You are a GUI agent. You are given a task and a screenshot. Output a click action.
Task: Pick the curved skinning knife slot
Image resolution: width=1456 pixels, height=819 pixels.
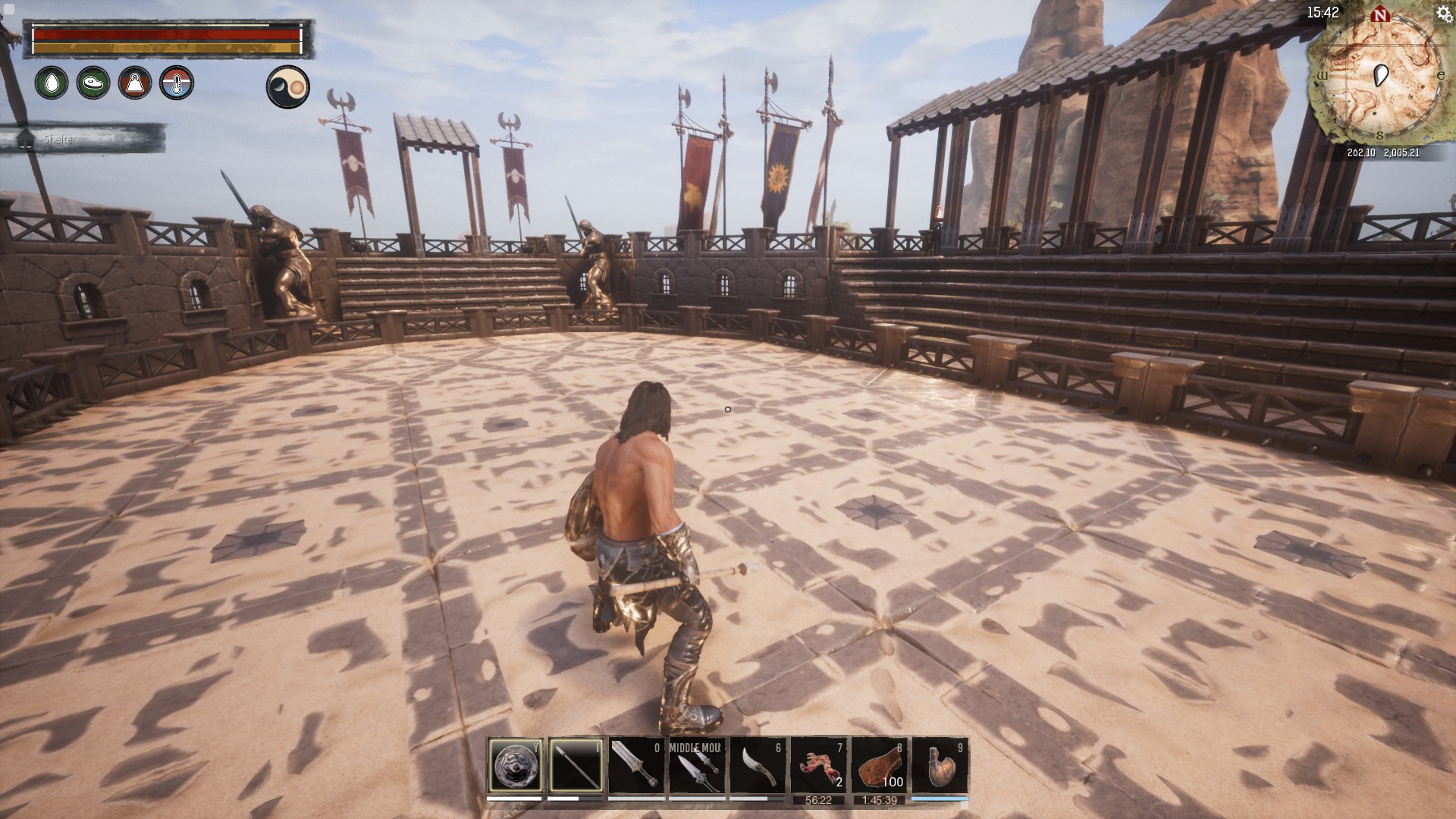[x=758, y=766]
